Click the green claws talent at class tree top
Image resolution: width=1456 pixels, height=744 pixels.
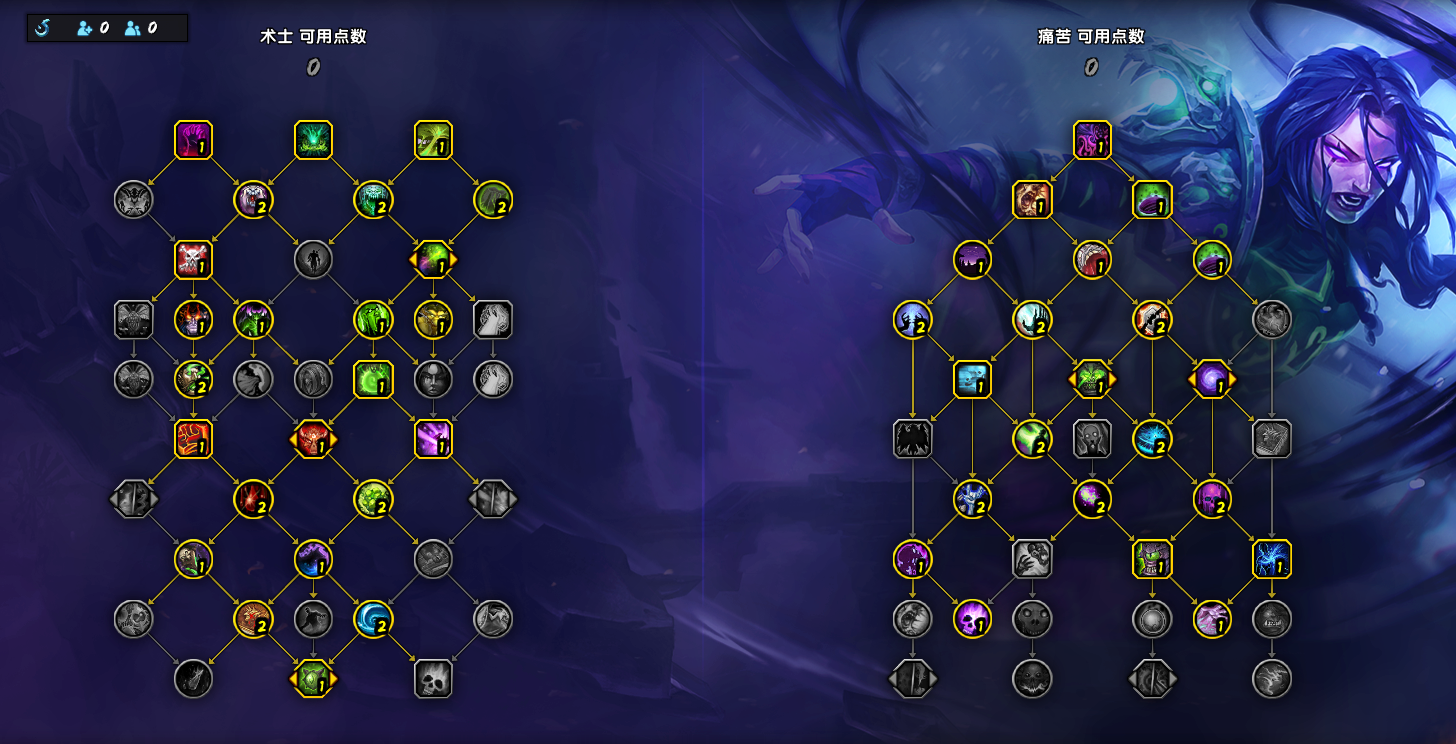[313, 140]
